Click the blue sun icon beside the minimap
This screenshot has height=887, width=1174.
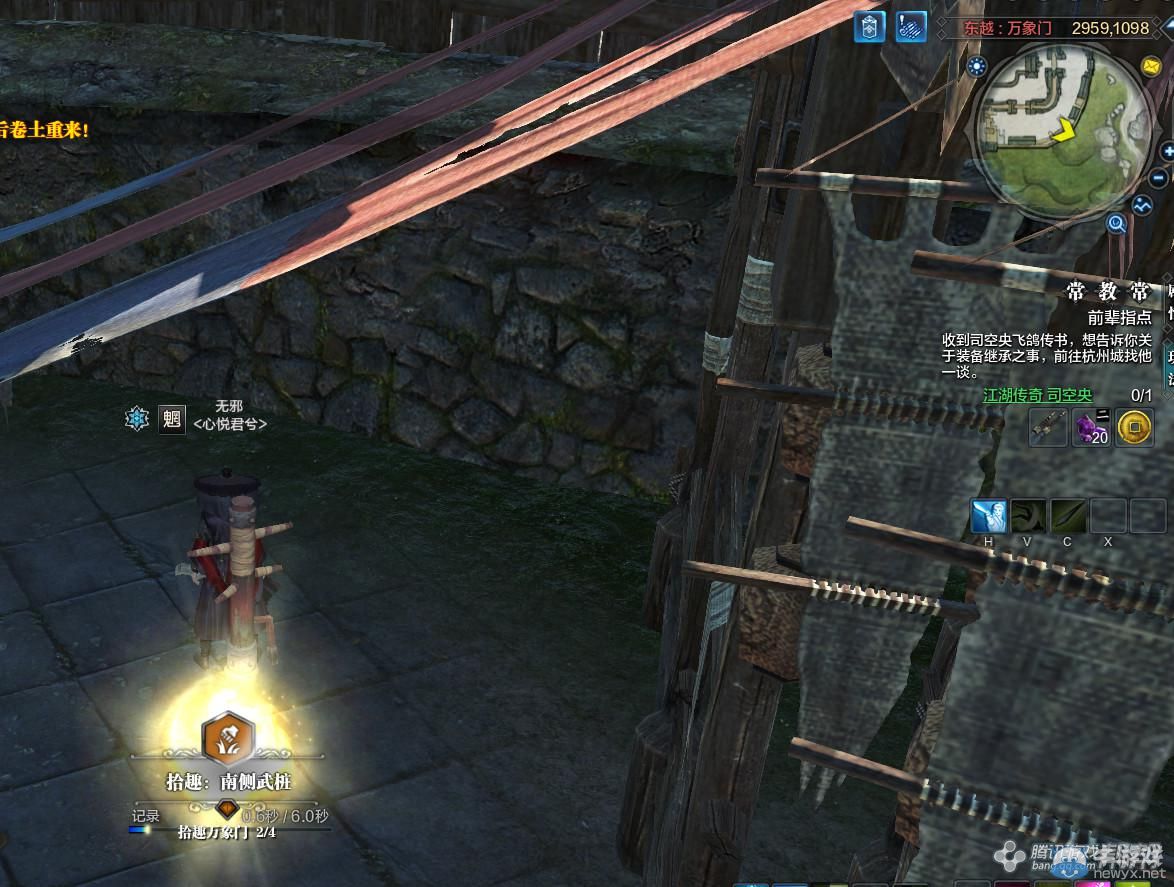coord(975,67)
